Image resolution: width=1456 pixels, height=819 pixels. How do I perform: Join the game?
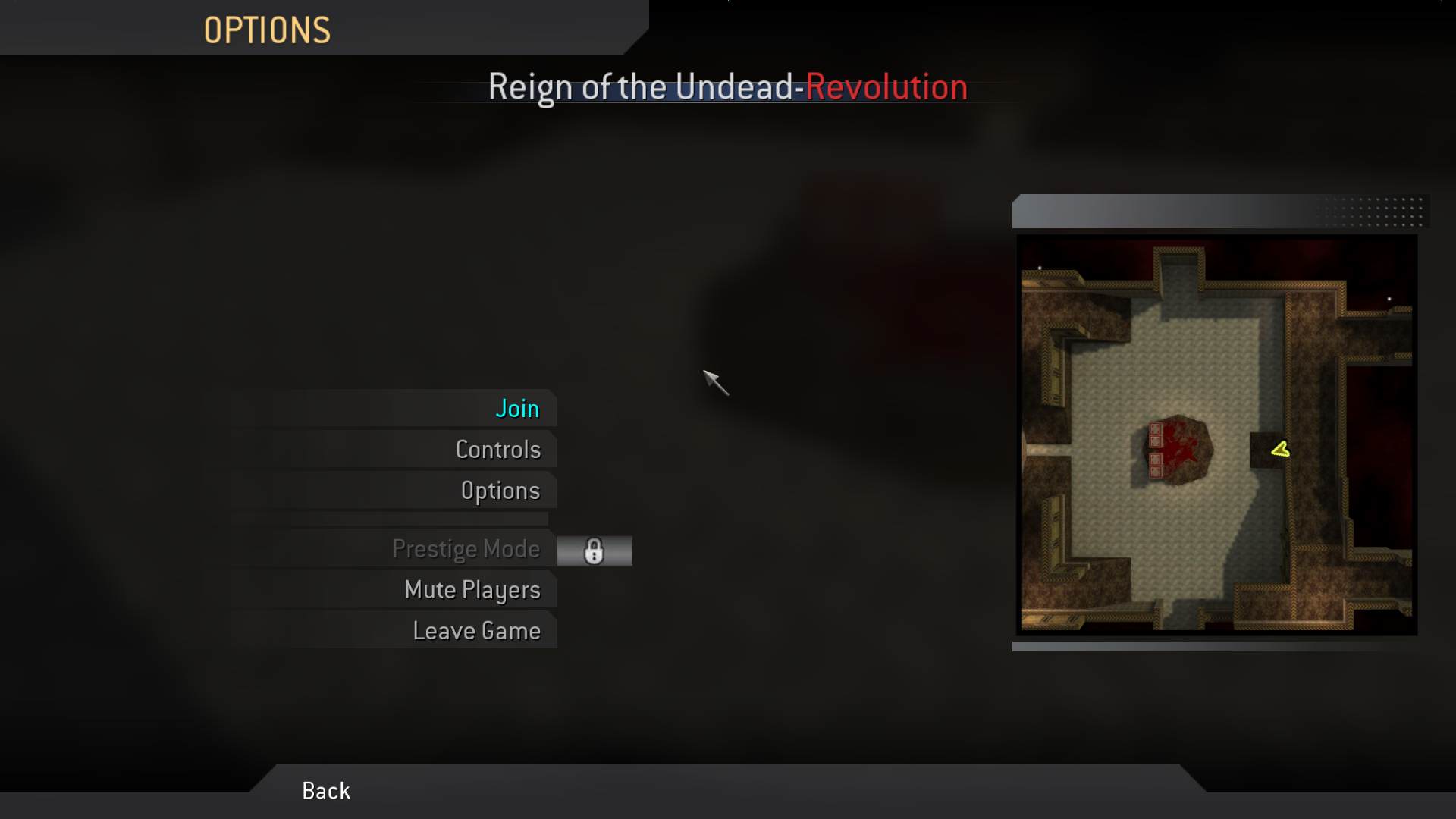click(517, 408)
